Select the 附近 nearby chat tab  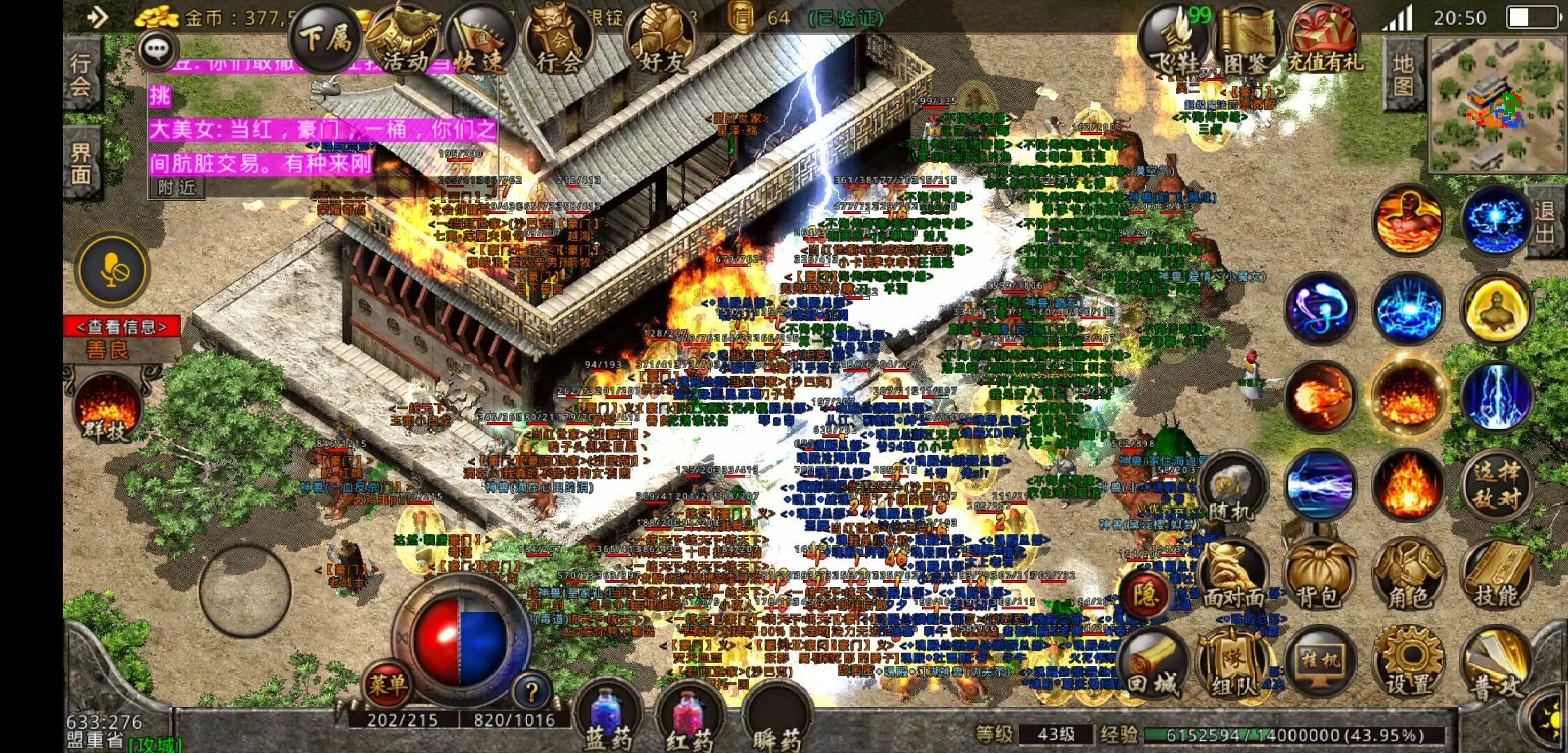[x=176, y=187]
